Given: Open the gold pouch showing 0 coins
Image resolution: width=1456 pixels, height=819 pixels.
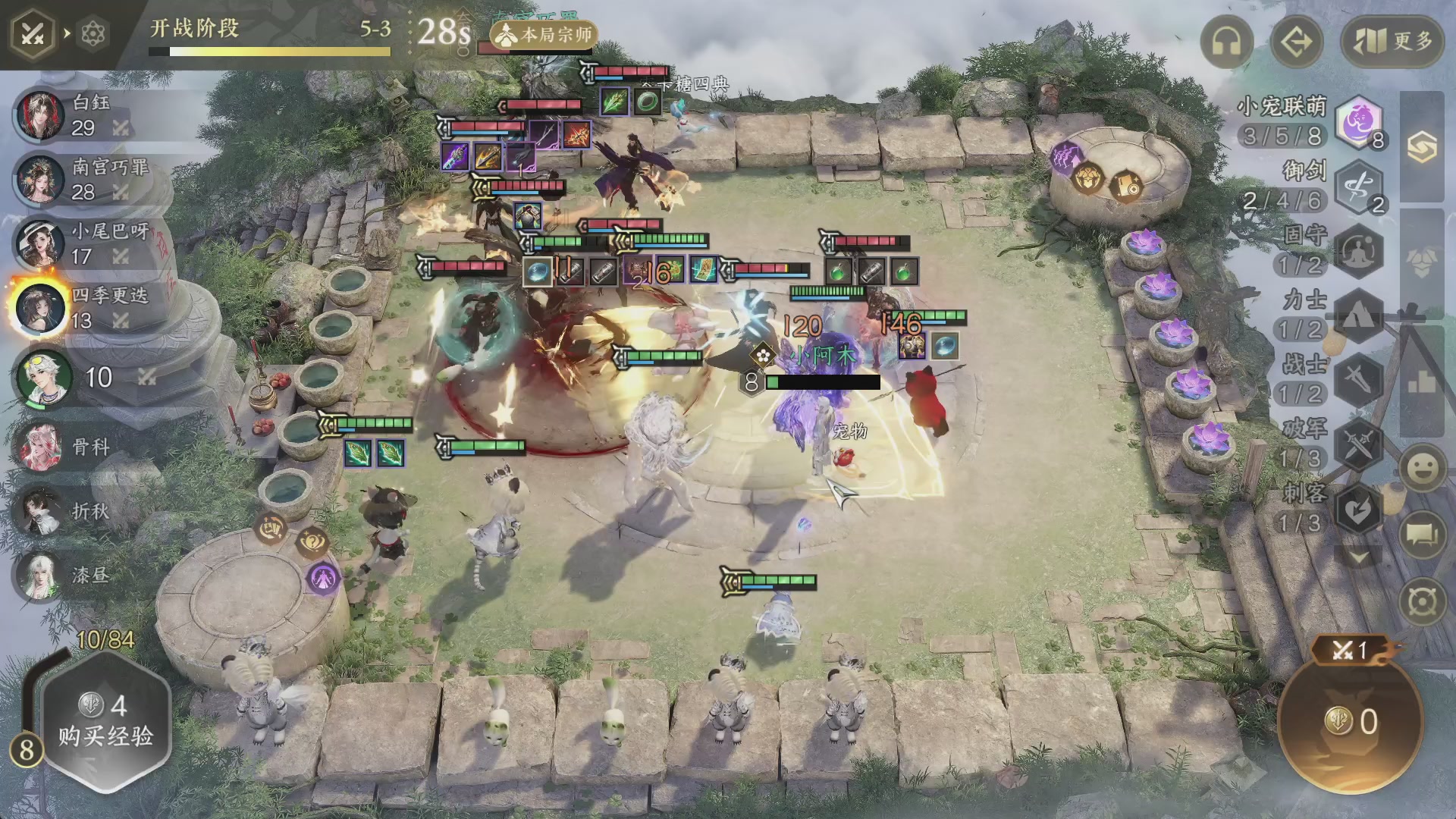Looking at the screenshot, I should click(1351, 722).
